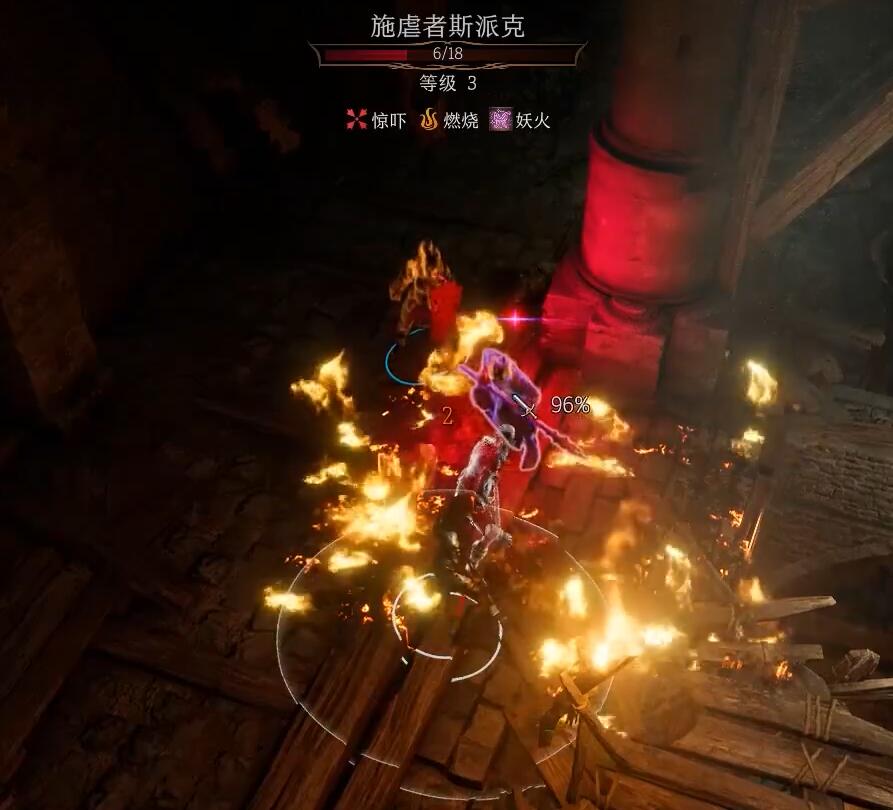Click the Frightened (惊吓) status icon

(x=356, y=120)
